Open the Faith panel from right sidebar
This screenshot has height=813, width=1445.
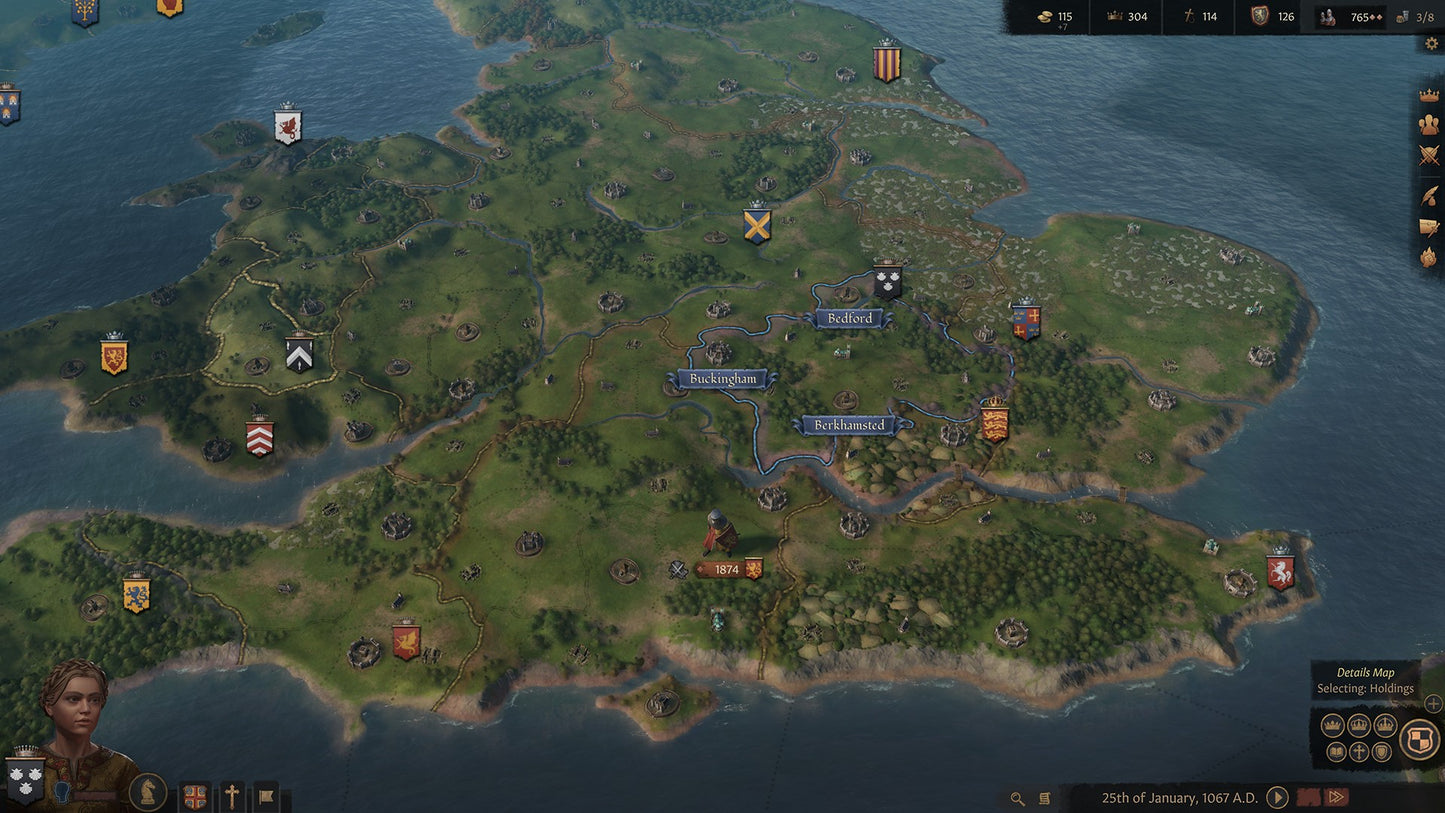1428,255
